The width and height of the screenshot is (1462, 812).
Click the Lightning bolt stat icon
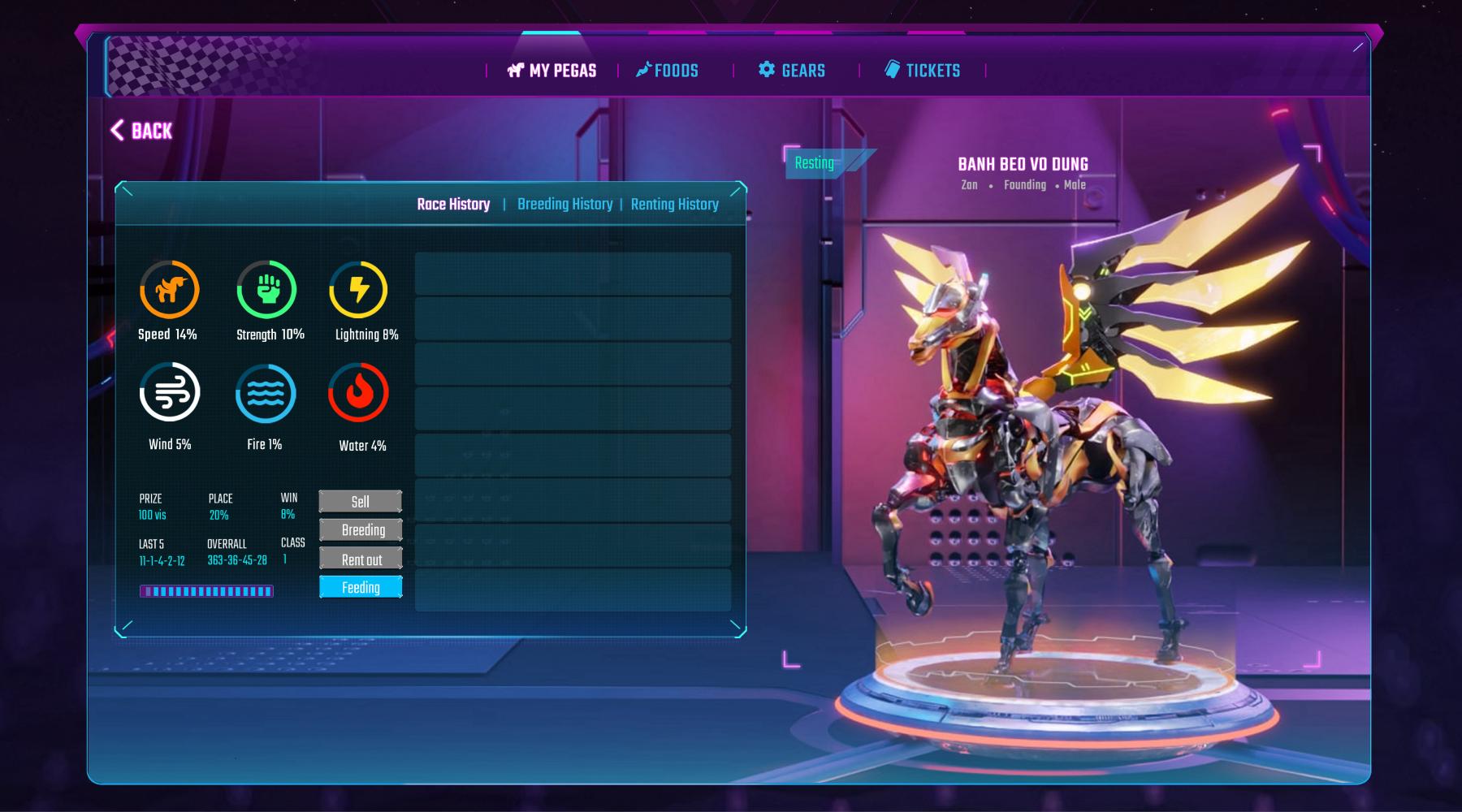358,289
